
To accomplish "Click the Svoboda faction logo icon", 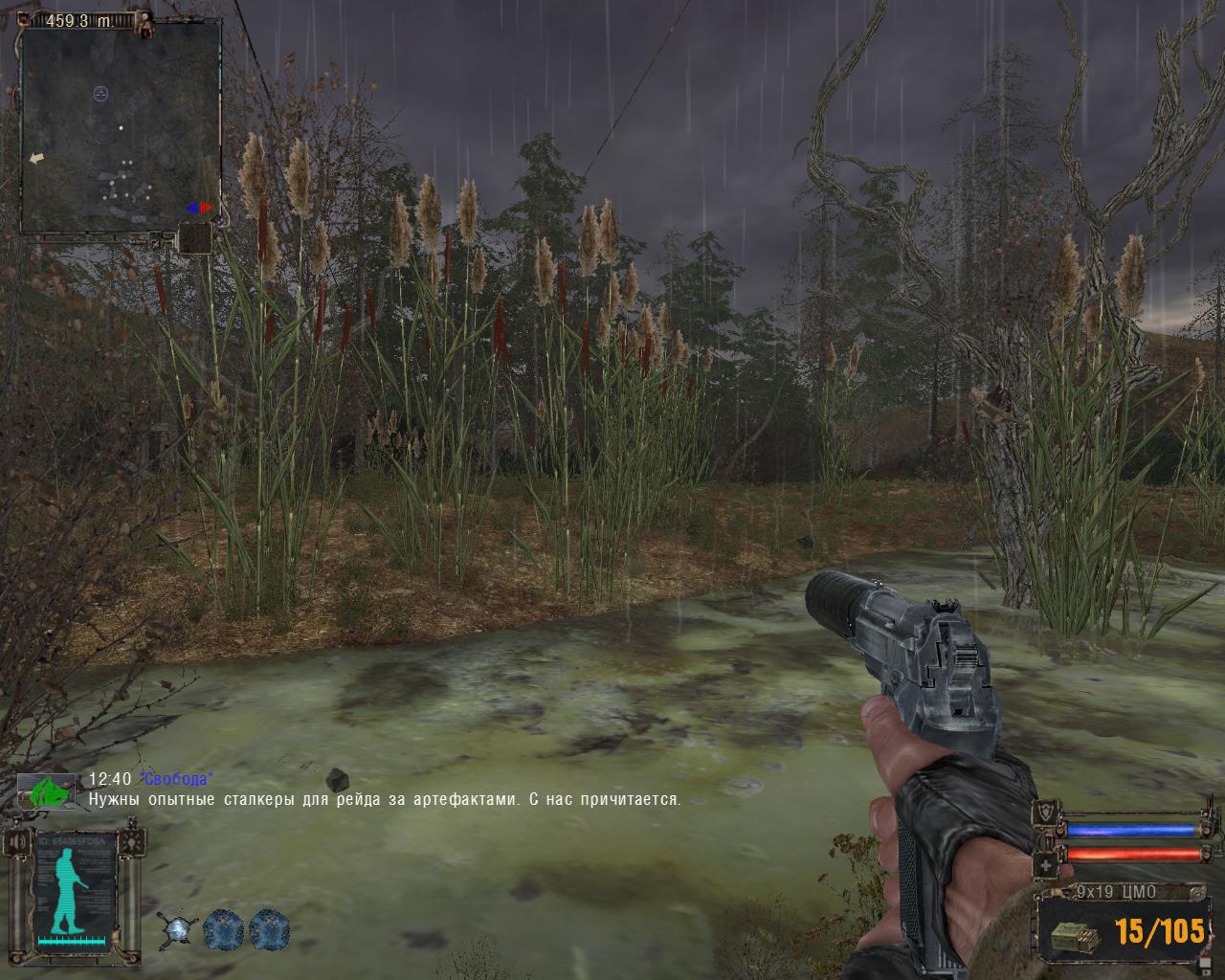I will pyautogui.click(x=48, y=791).
